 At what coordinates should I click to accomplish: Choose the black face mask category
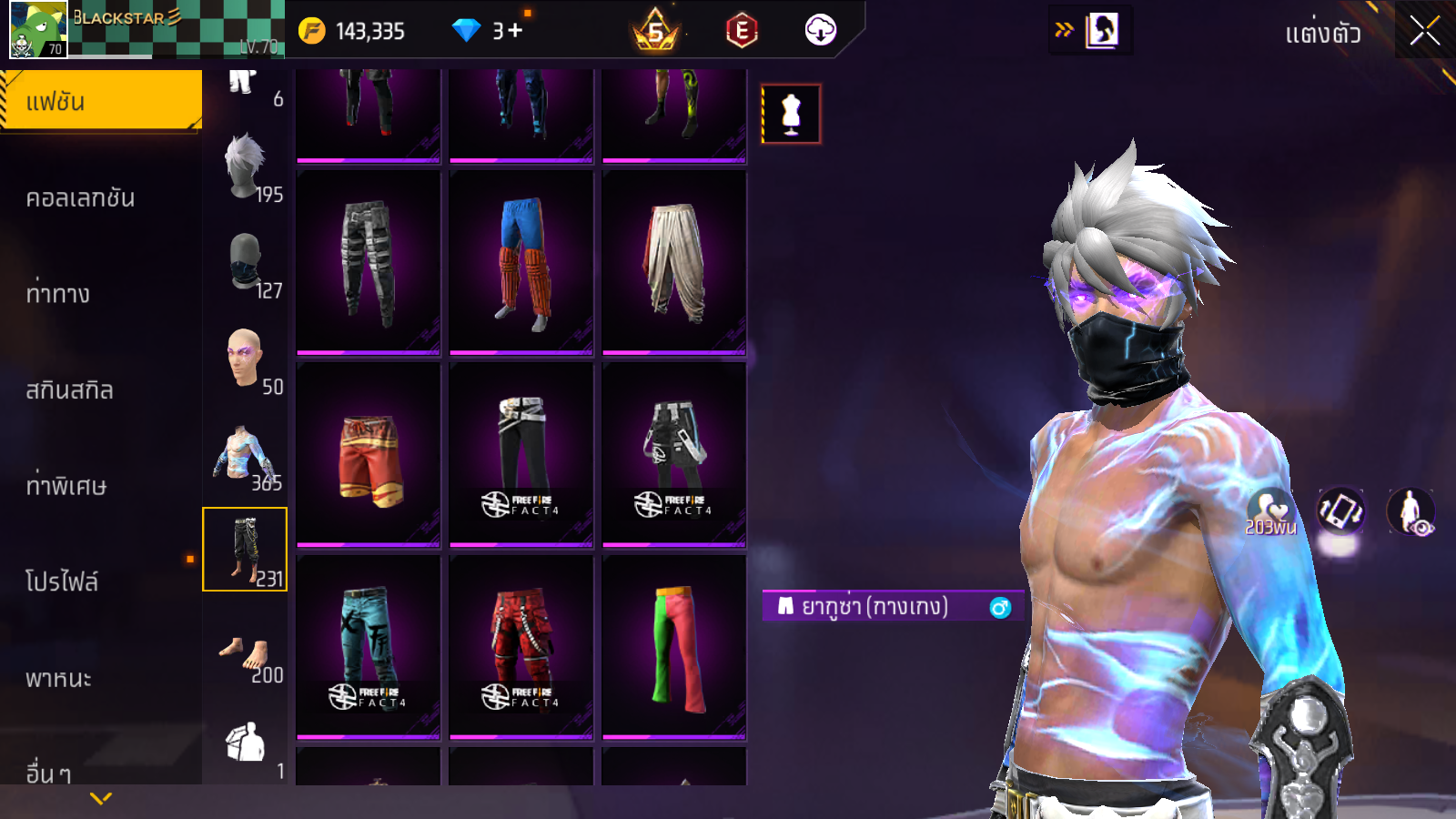(x=245, y=262)
